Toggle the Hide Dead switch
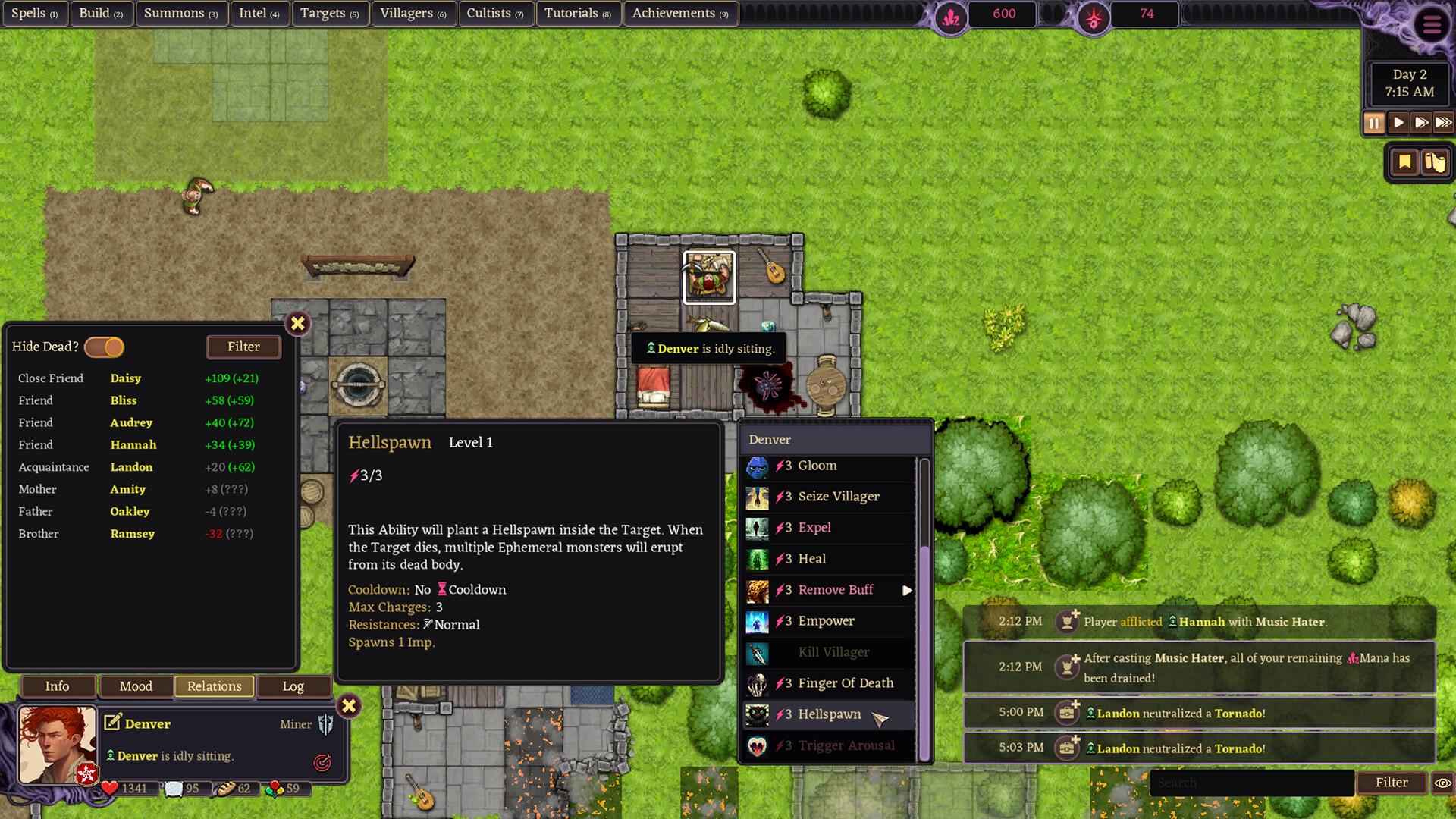 point(105,347)
